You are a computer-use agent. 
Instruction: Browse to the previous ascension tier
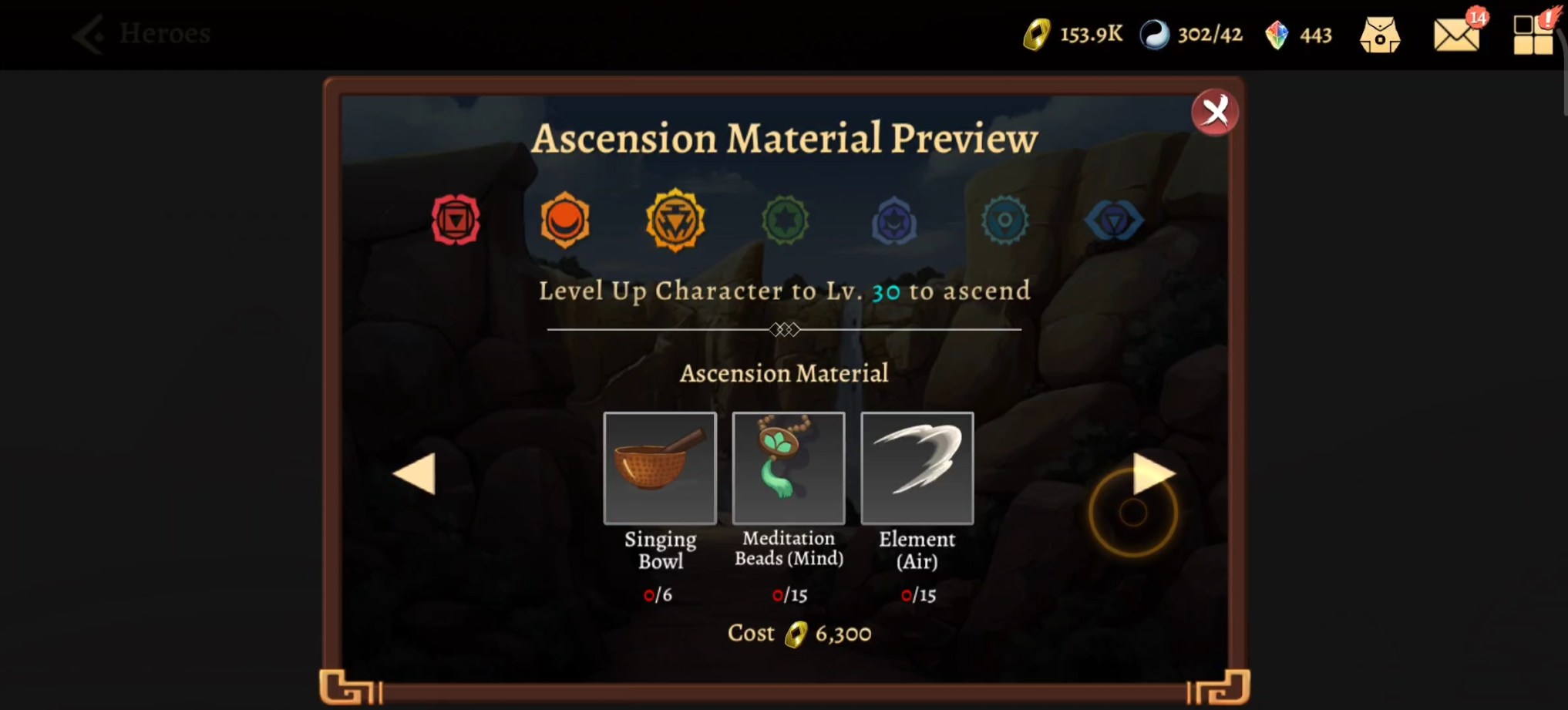pyautogui.click(x=415, y=473)
